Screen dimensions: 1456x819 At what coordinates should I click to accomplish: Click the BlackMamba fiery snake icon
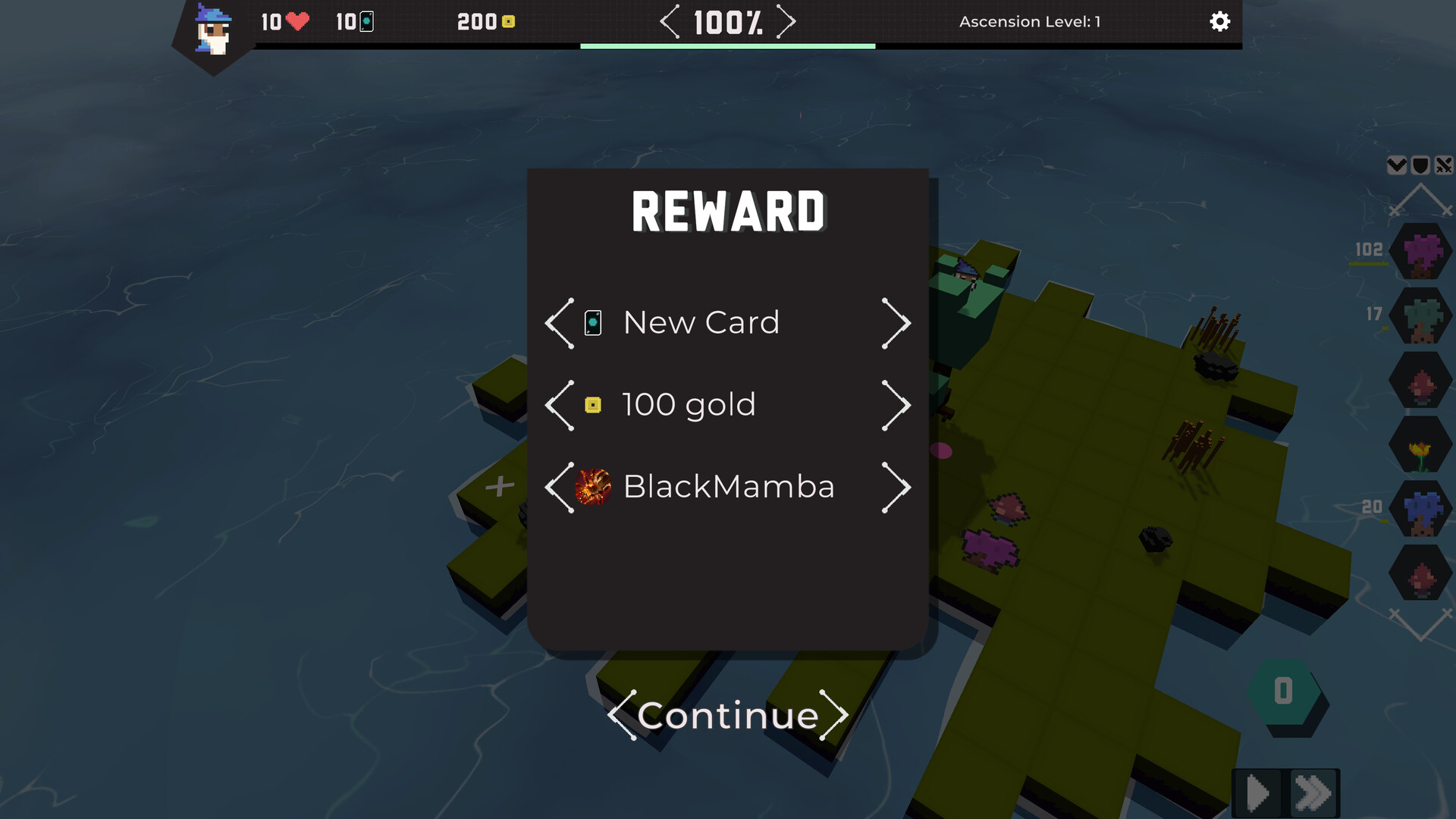coord(592,488)
